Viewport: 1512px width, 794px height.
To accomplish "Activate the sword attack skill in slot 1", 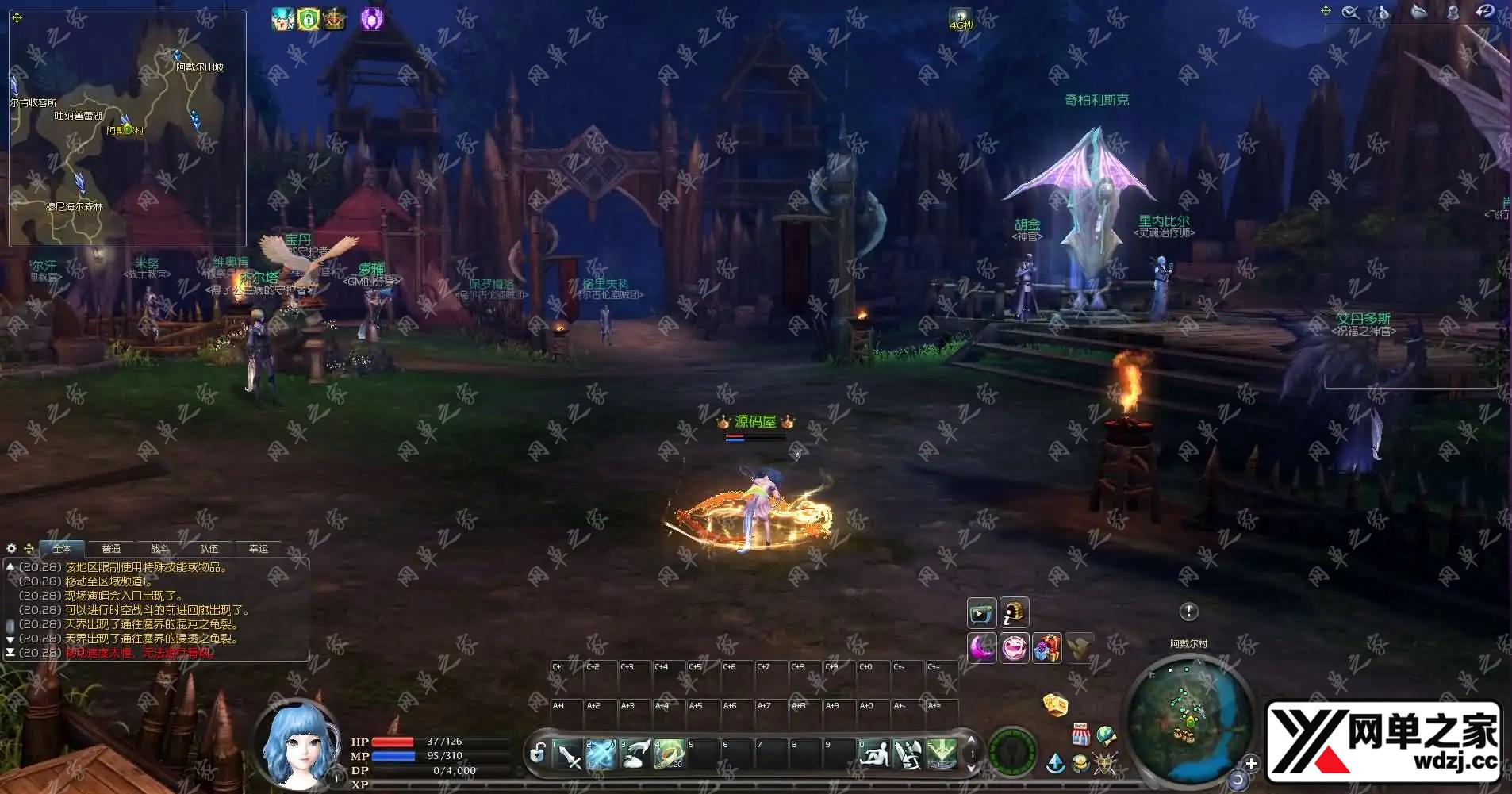I will pos(568,754).
